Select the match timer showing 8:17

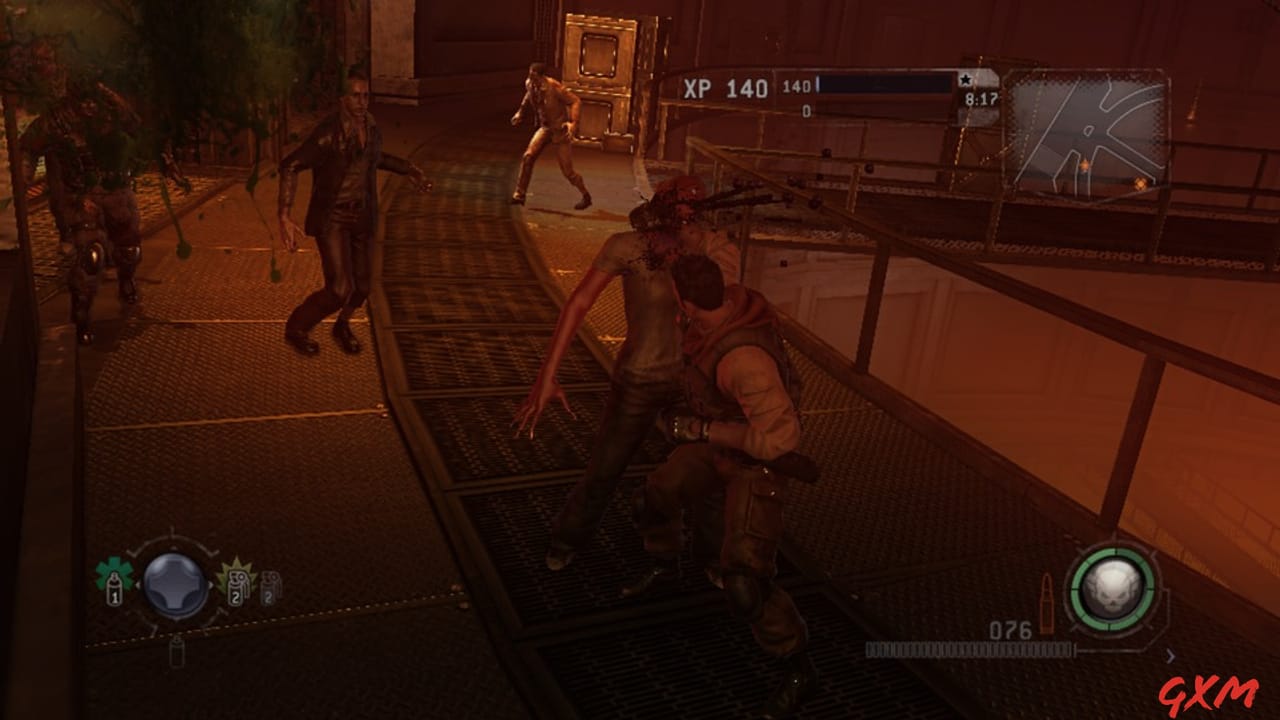[x=983, y=102]
